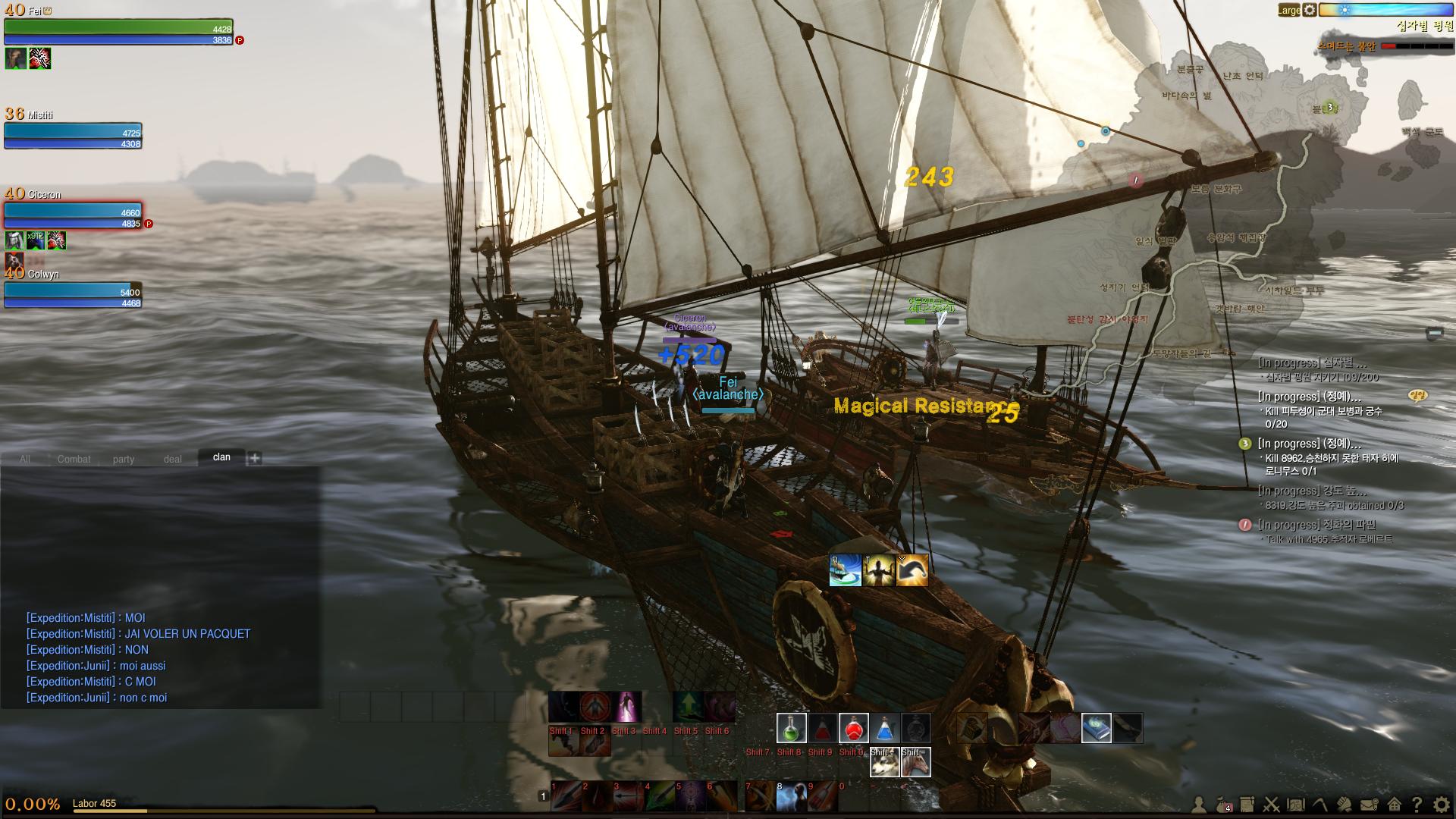Activate the skill in hotbar slot 8
The height and width of the screenshot is (819, 1456).
(x=791, y=797)
